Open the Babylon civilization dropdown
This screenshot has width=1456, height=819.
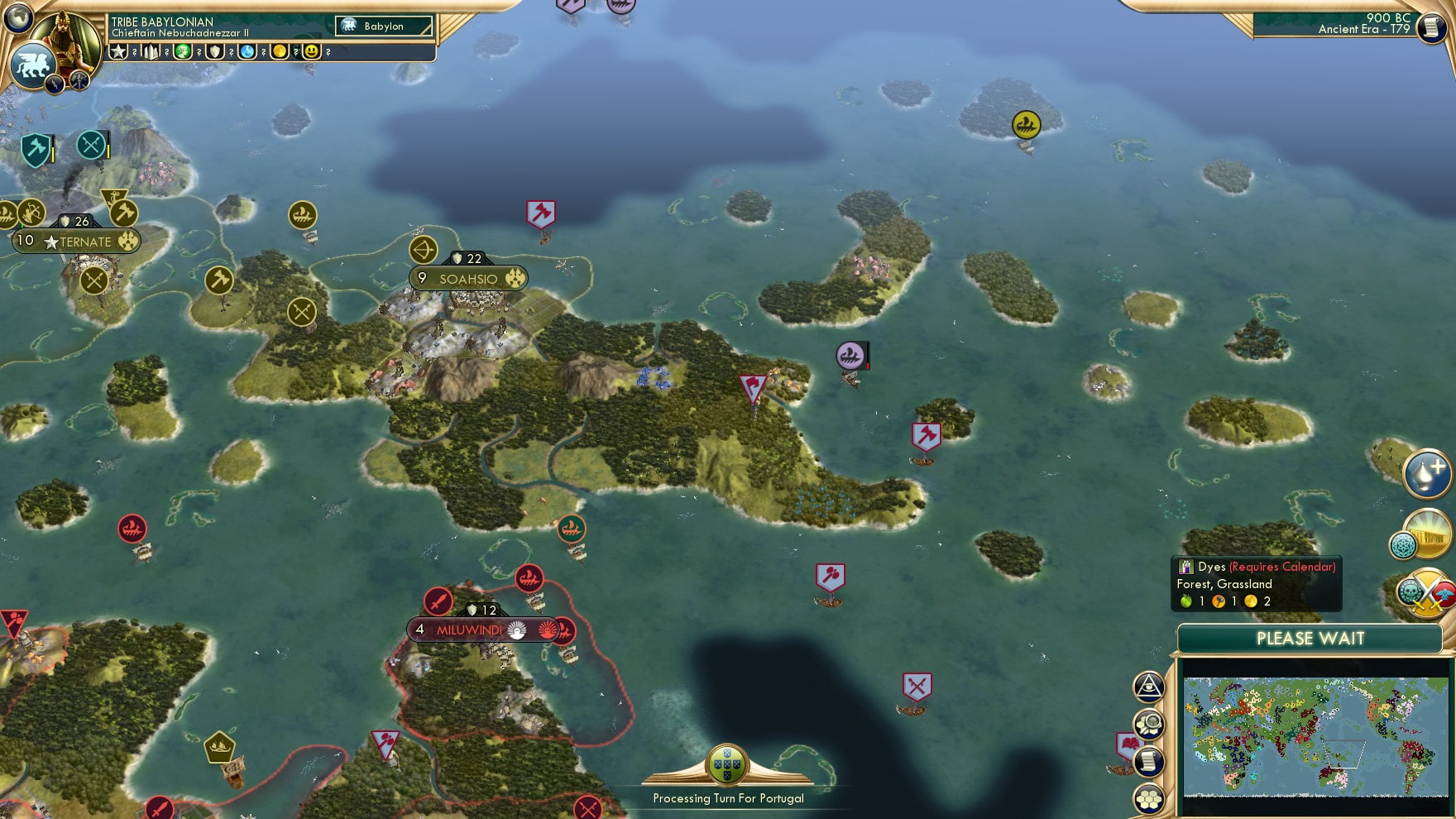(x=383, y=26)
